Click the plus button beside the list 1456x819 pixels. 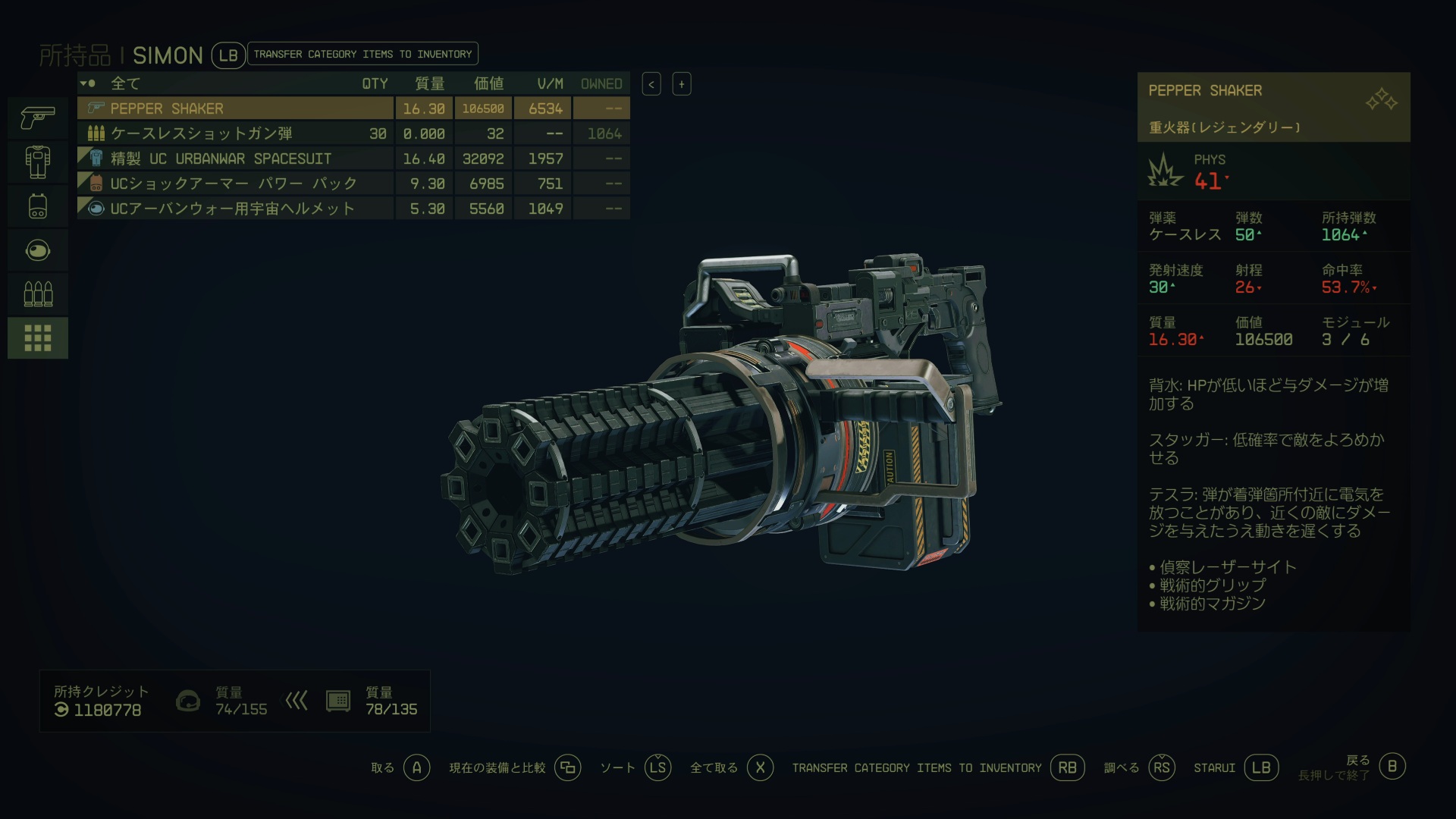point(681,84)
